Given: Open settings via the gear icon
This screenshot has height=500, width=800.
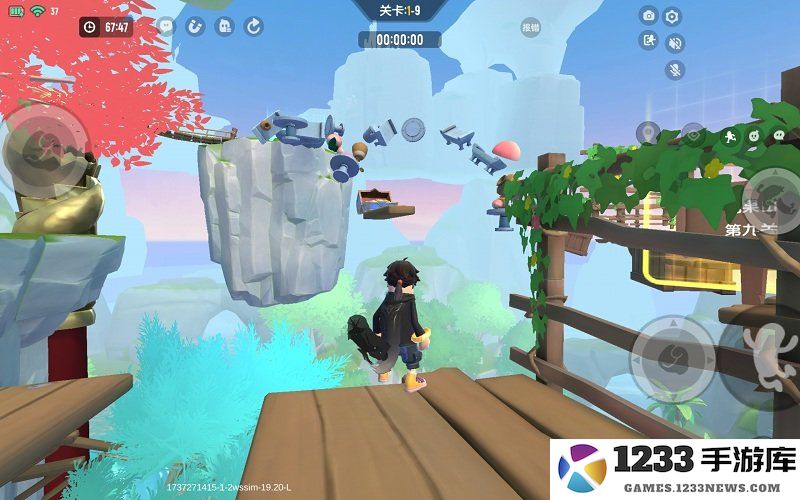Looking at the screenshot, I should pyautogui.click(x=673, y=16).
